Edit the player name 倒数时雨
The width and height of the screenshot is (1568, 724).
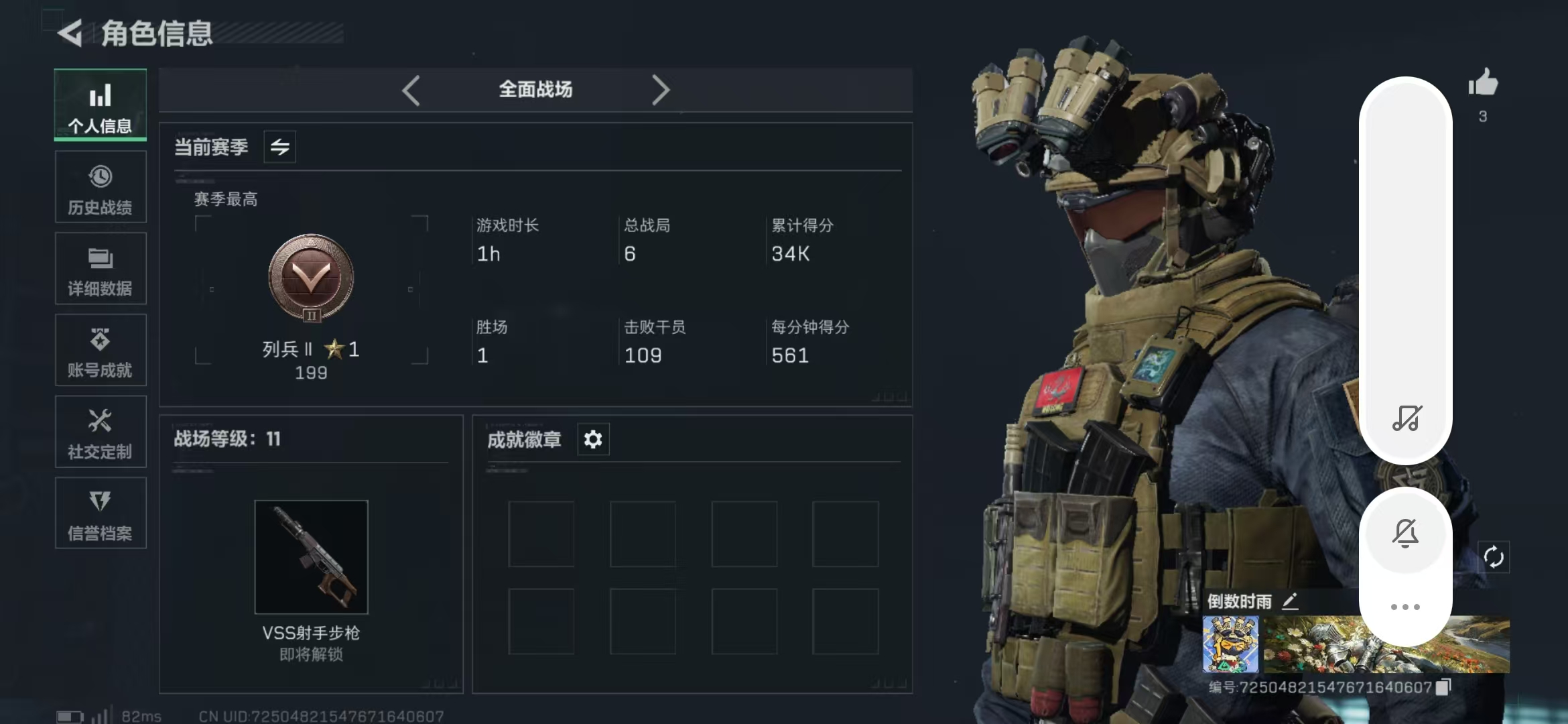coord(1290,601)
